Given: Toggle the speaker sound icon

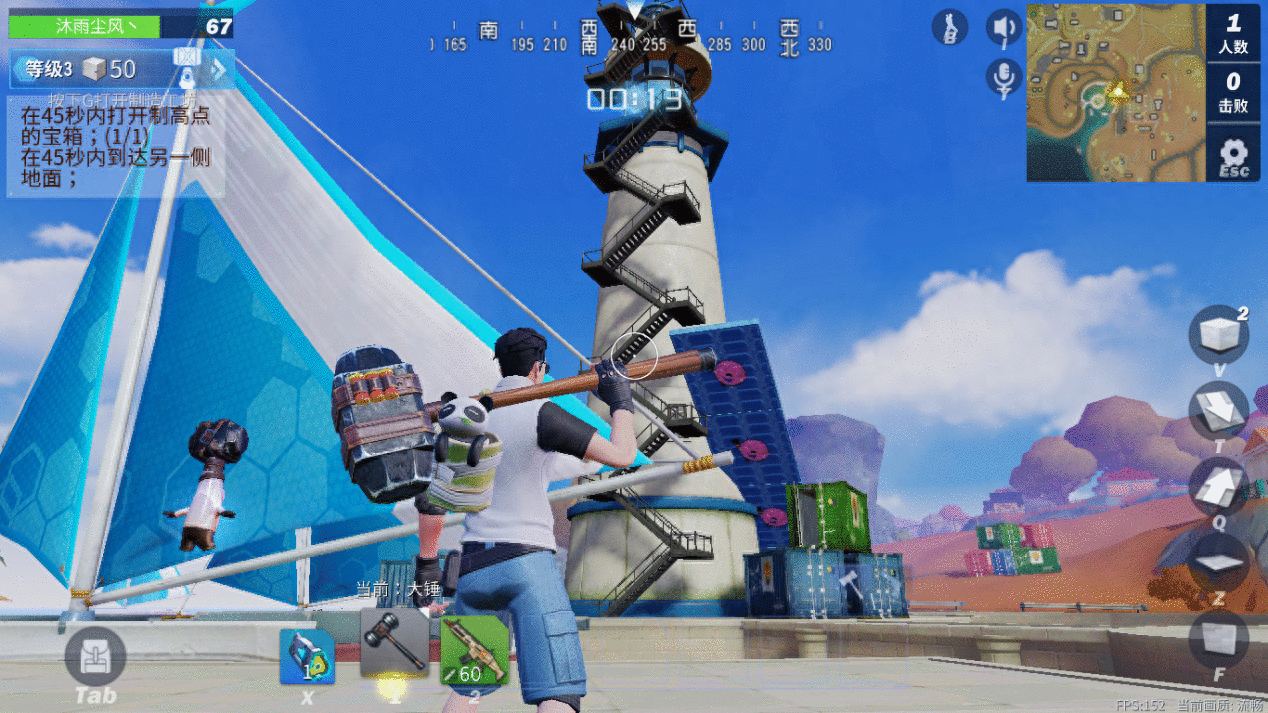Looking at the screenshot, I should tap(1003, 27).
